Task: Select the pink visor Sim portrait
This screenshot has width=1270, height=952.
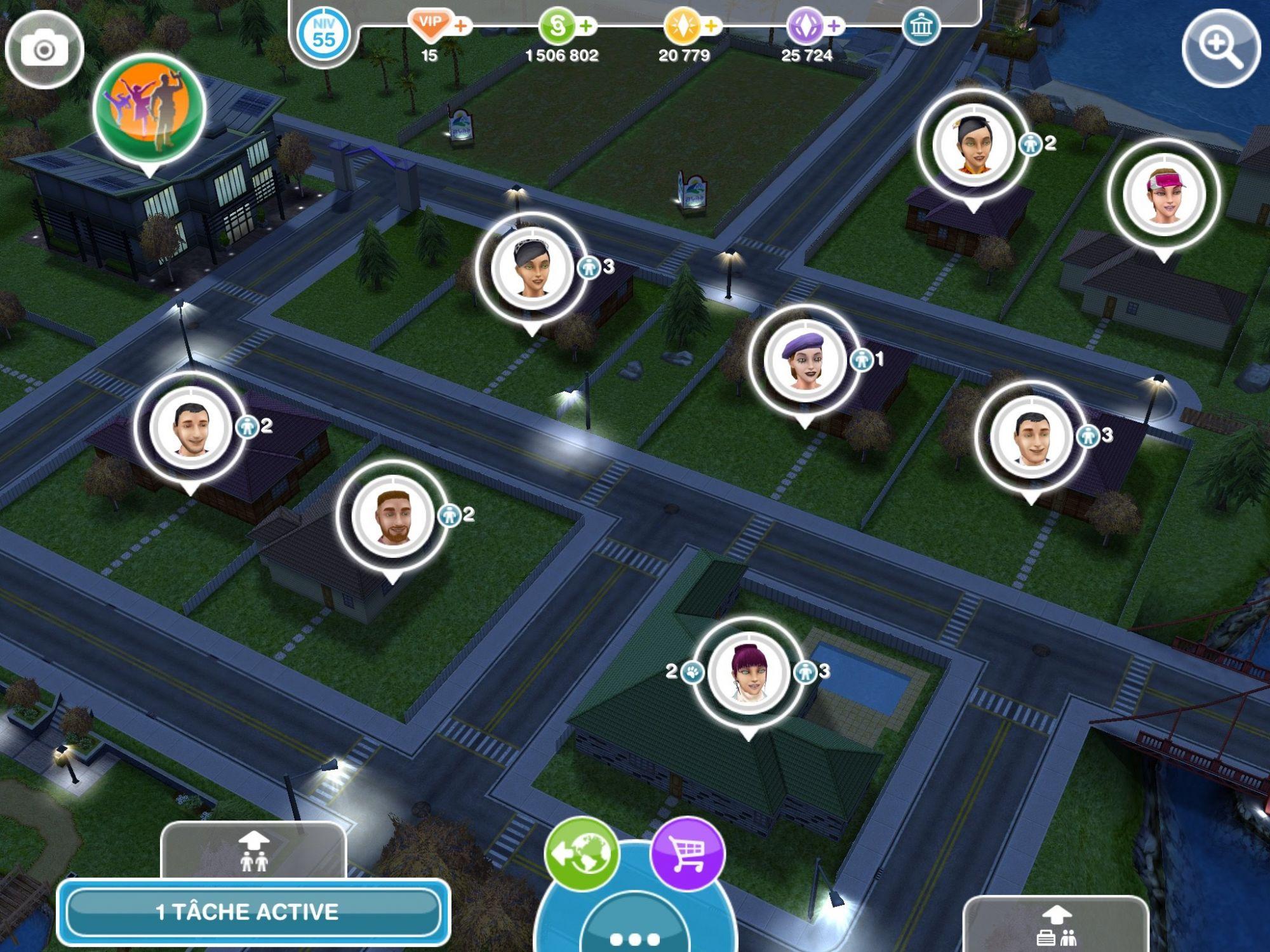Action: [1163, 194]
